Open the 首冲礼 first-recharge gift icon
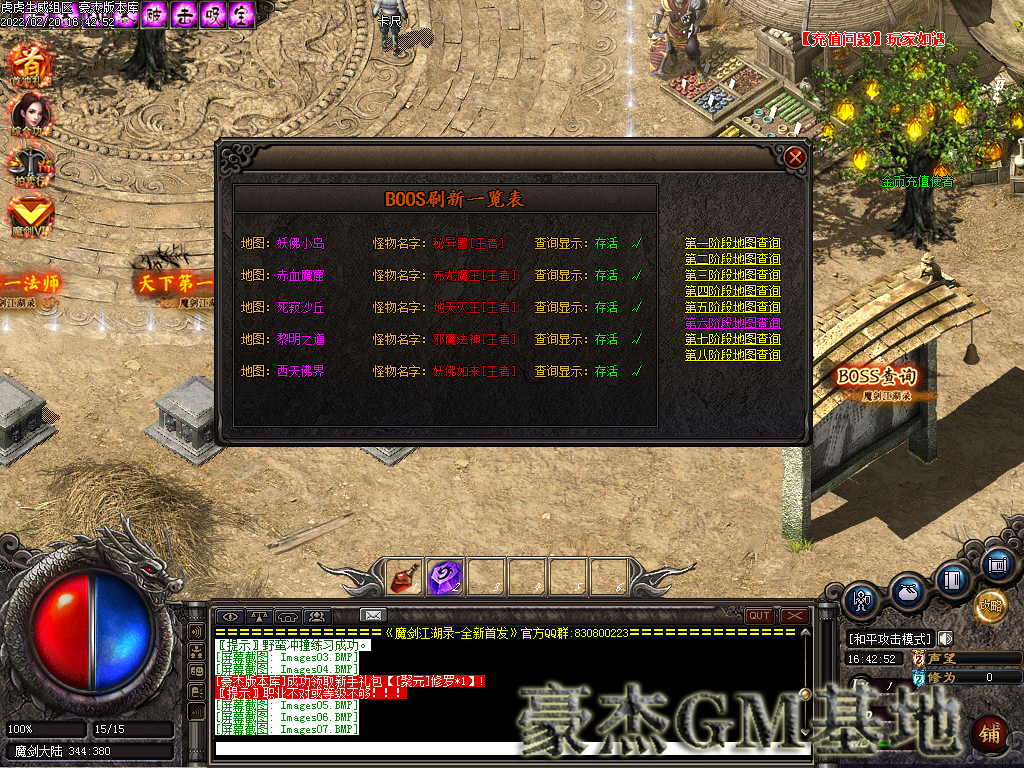The image size is (1024, 768). point(30,60)
